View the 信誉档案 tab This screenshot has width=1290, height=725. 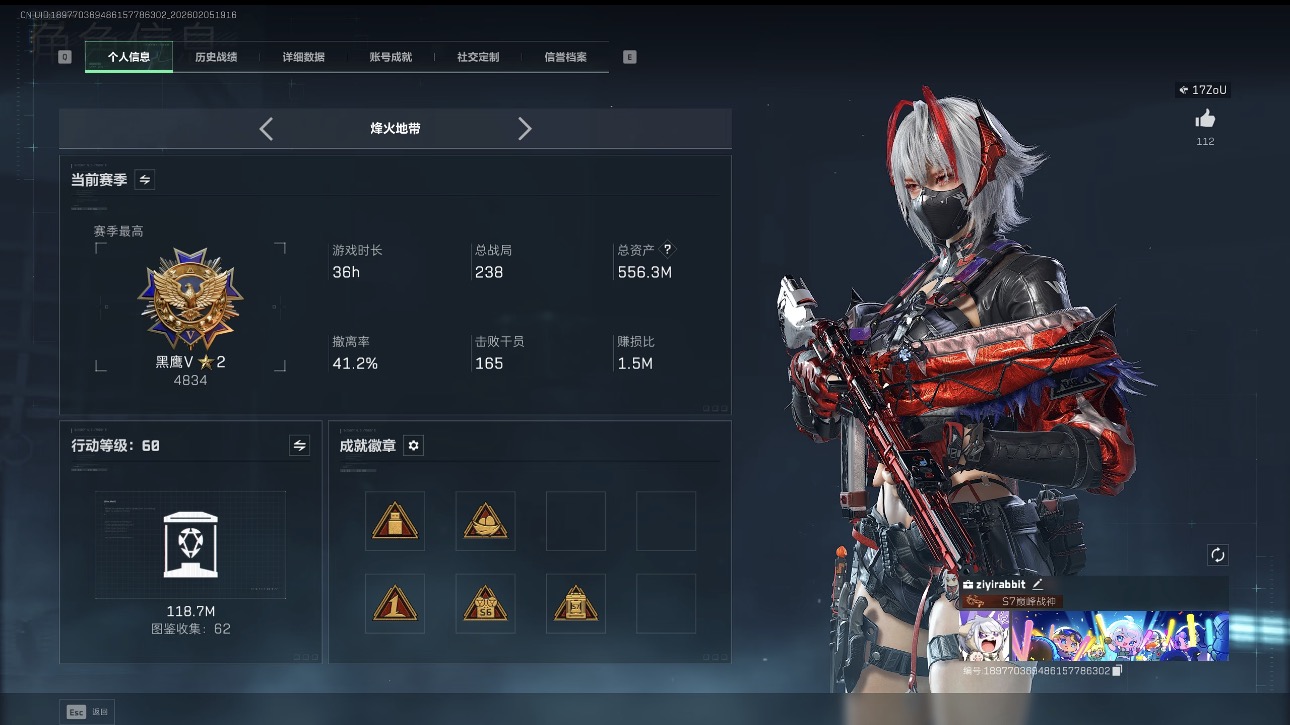point(564,57)
